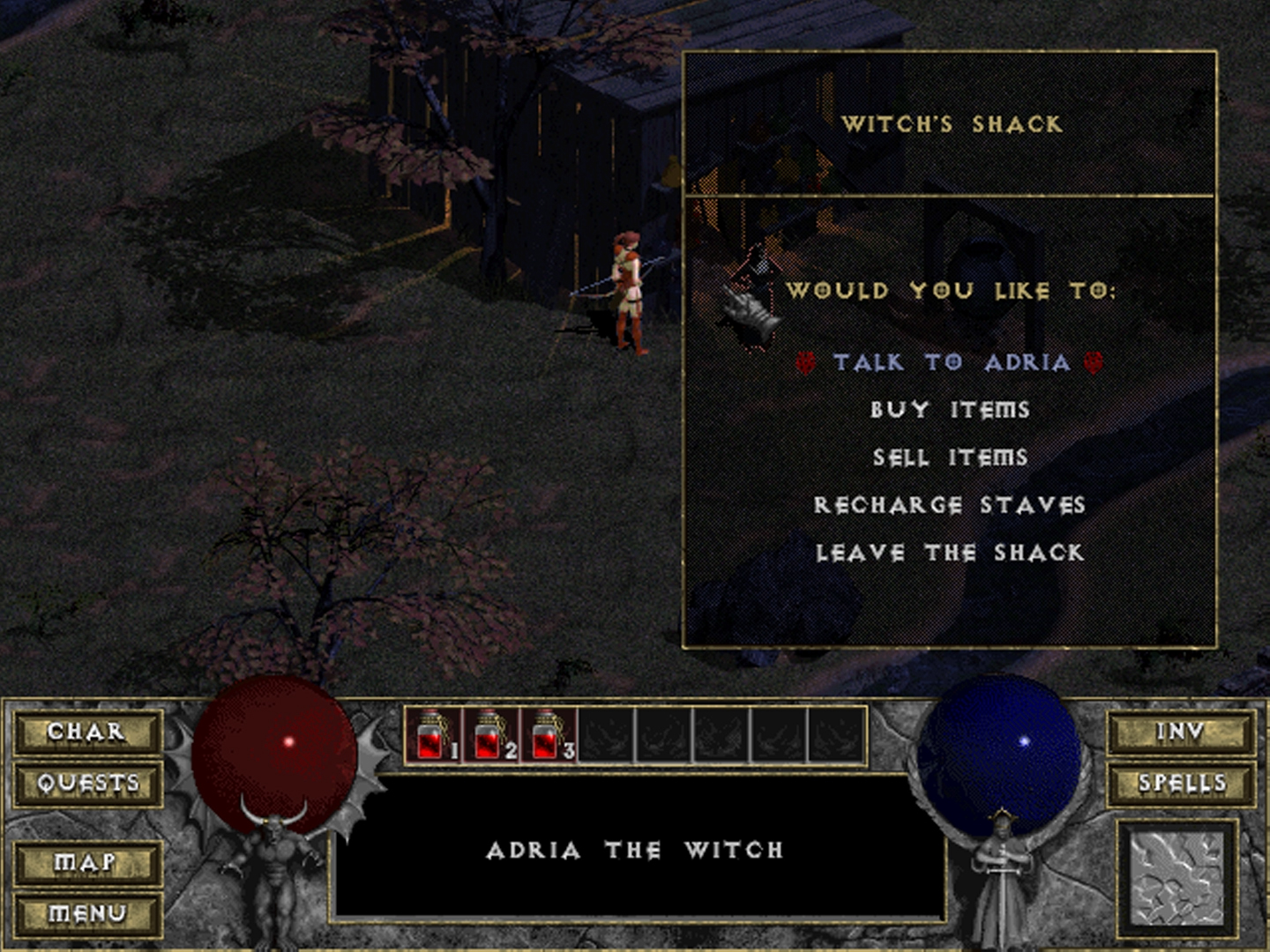Viewport: 1270px width, 952px height.
Task: Open the game MENU
Action: [x=87, y=913]
